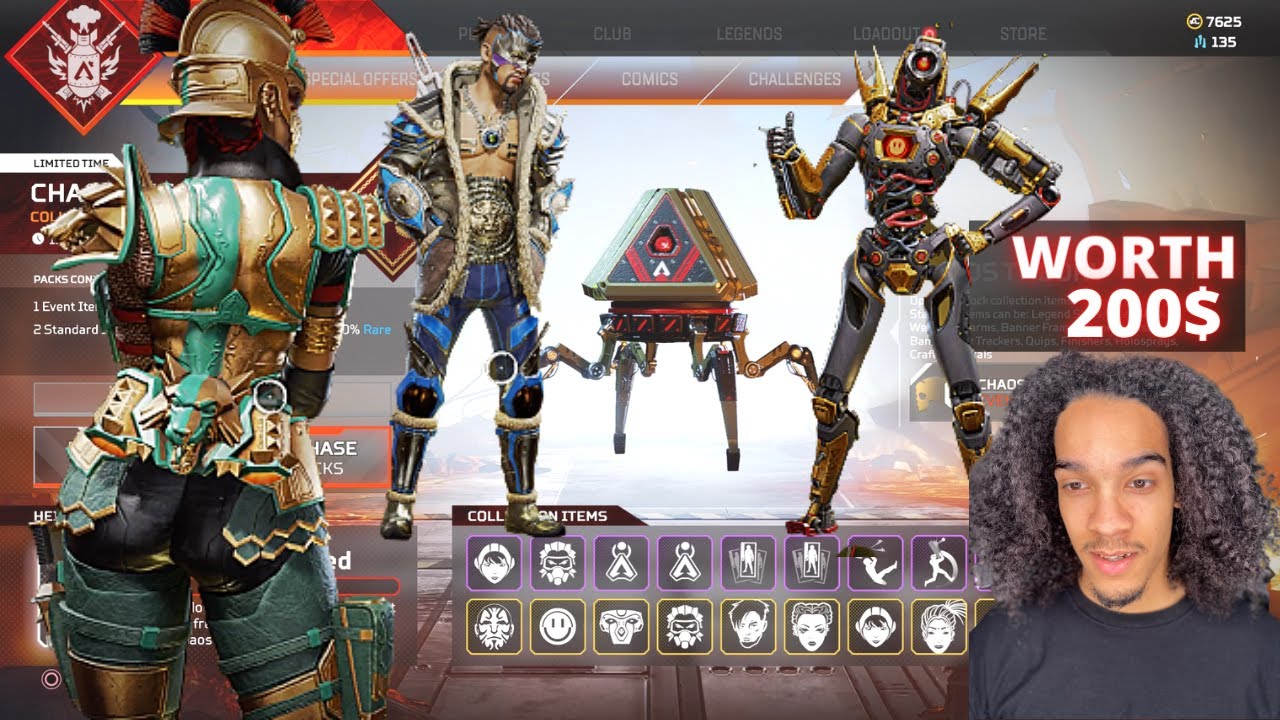Go to the Store tab

click(1023, 33)
